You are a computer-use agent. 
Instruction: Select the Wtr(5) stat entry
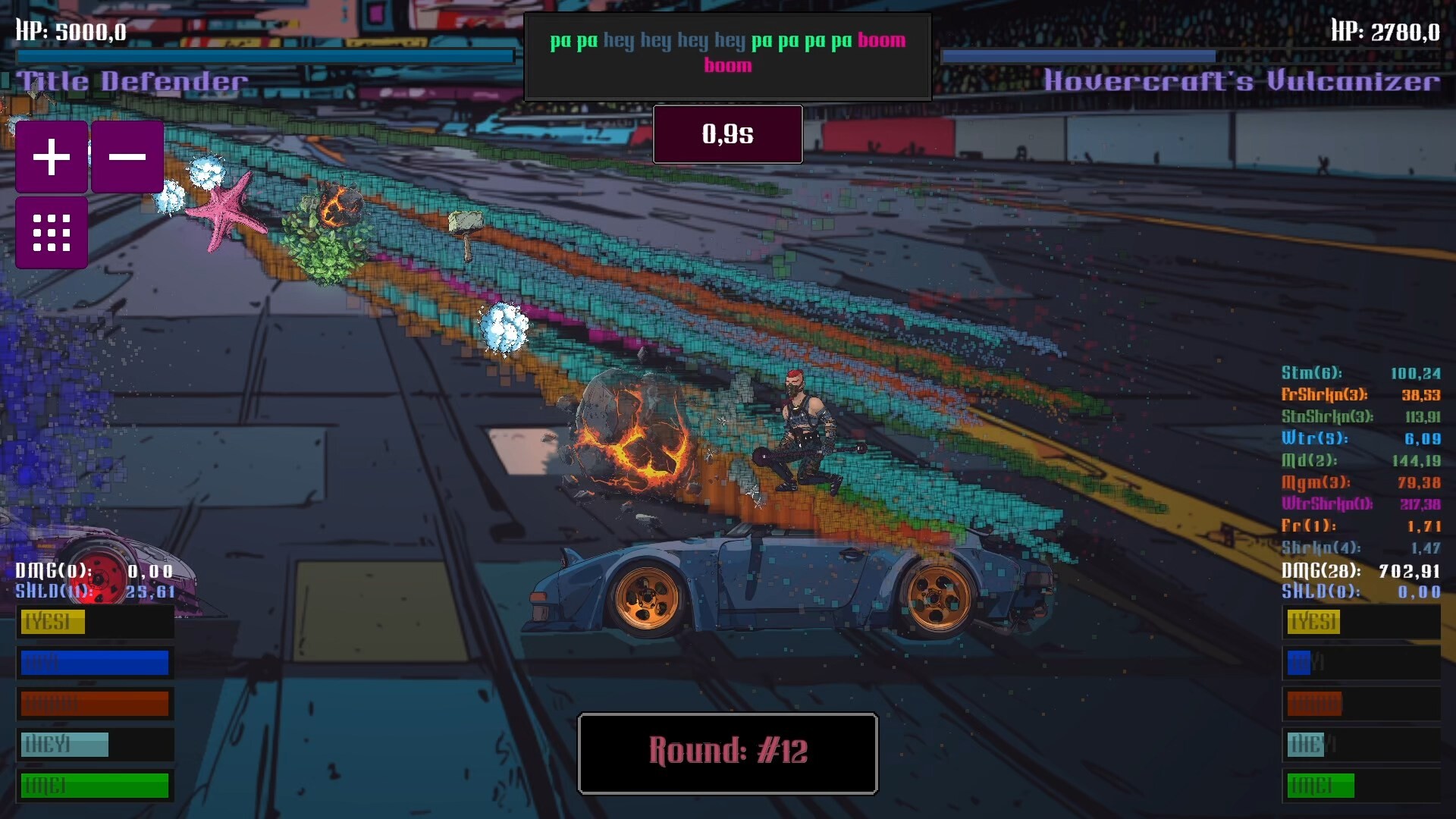1357,438
